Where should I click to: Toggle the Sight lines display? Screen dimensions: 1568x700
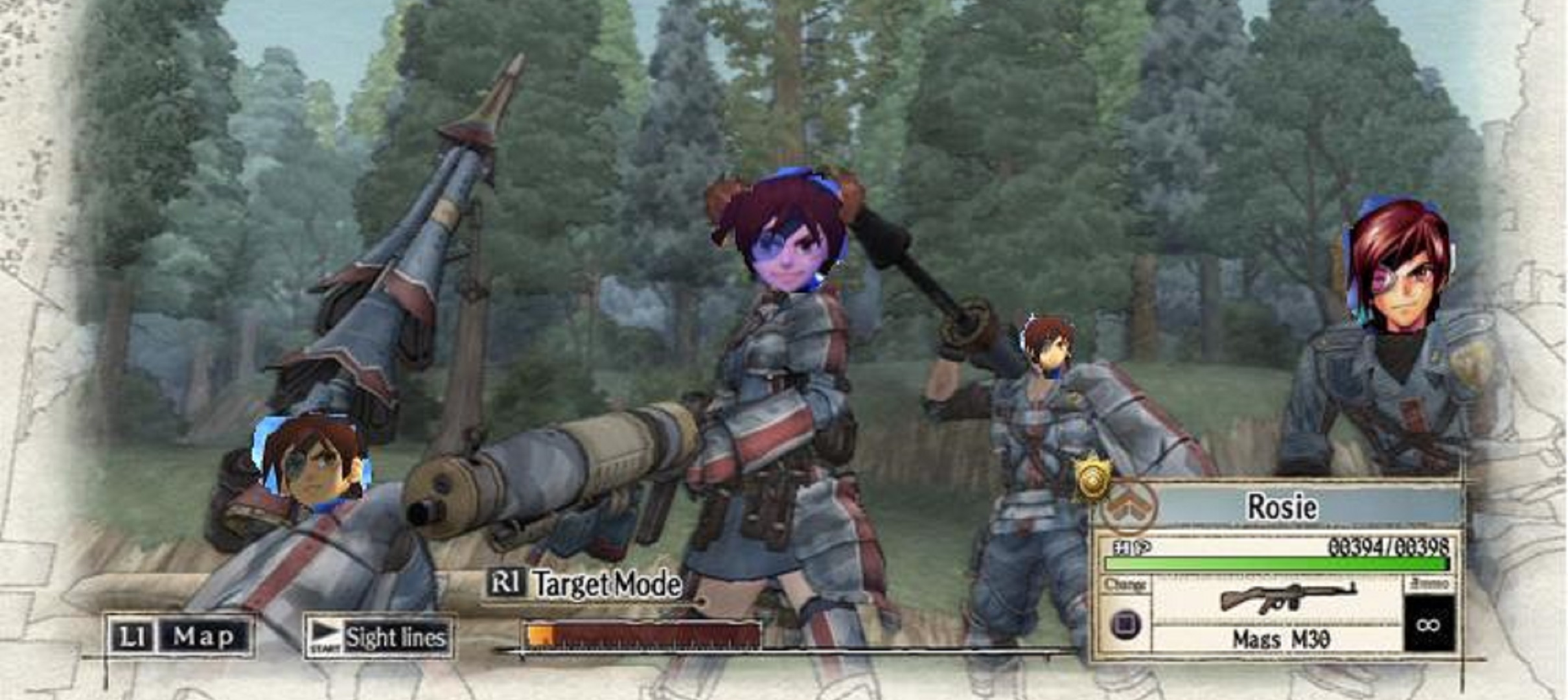379,638
